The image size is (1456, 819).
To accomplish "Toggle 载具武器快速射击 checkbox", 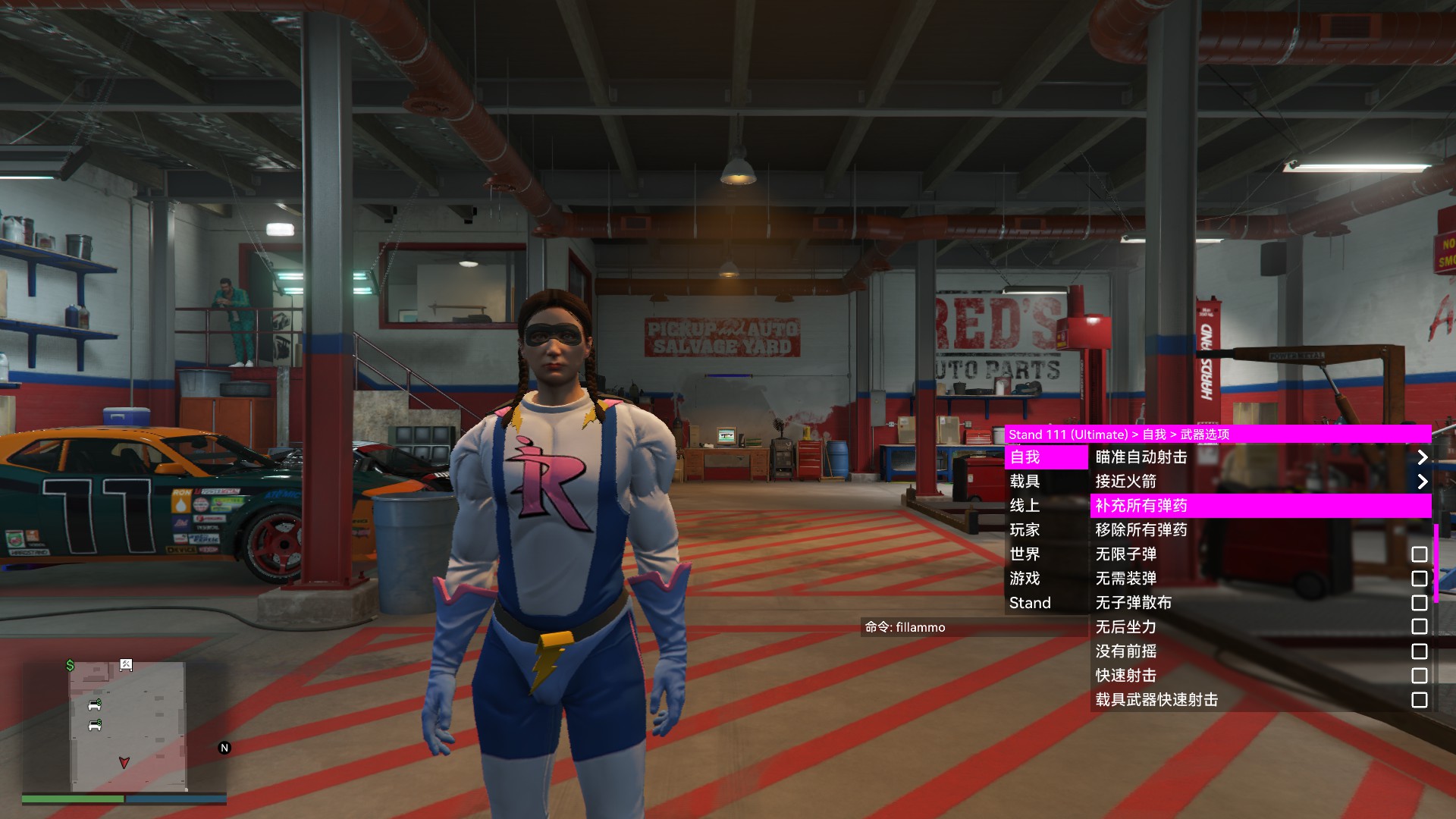I will [x=1419, y=700].
